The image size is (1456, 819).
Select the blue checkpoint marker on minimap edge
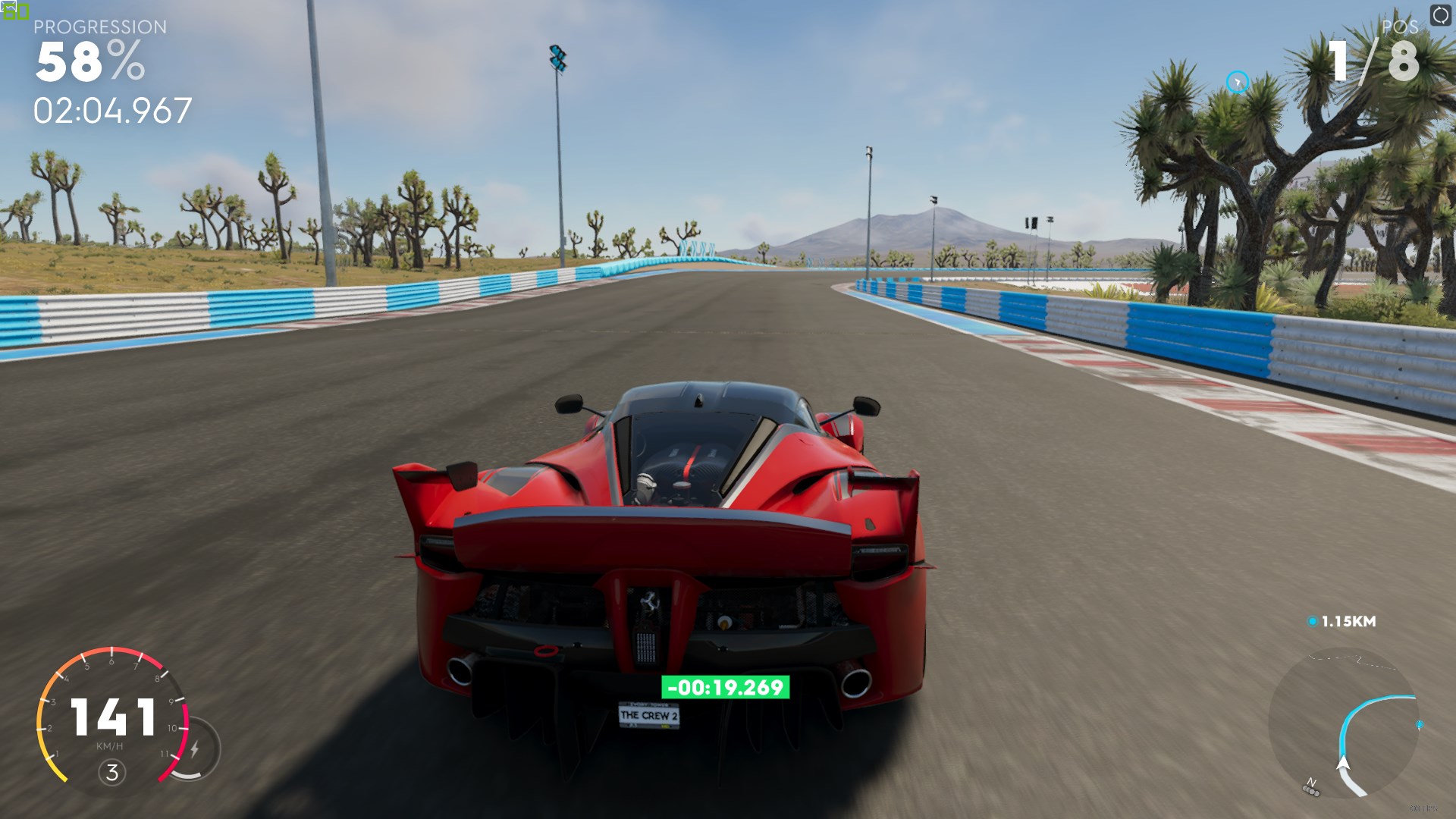pos(1420,725)
